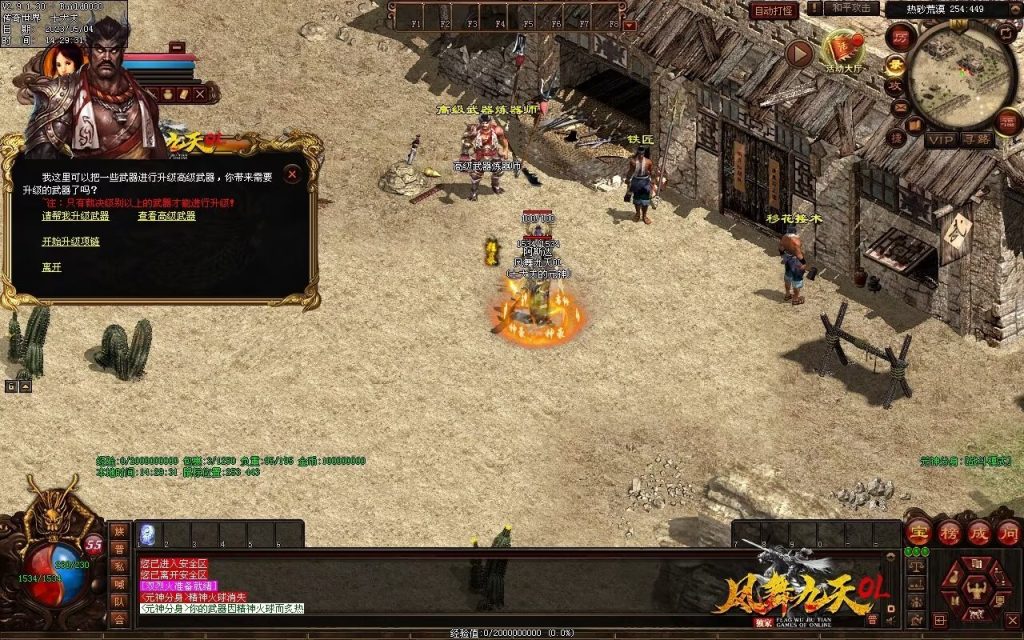Open the 活动大厅 event hall
Viewport: 1024px width, 640px height.
pos(844,50)
